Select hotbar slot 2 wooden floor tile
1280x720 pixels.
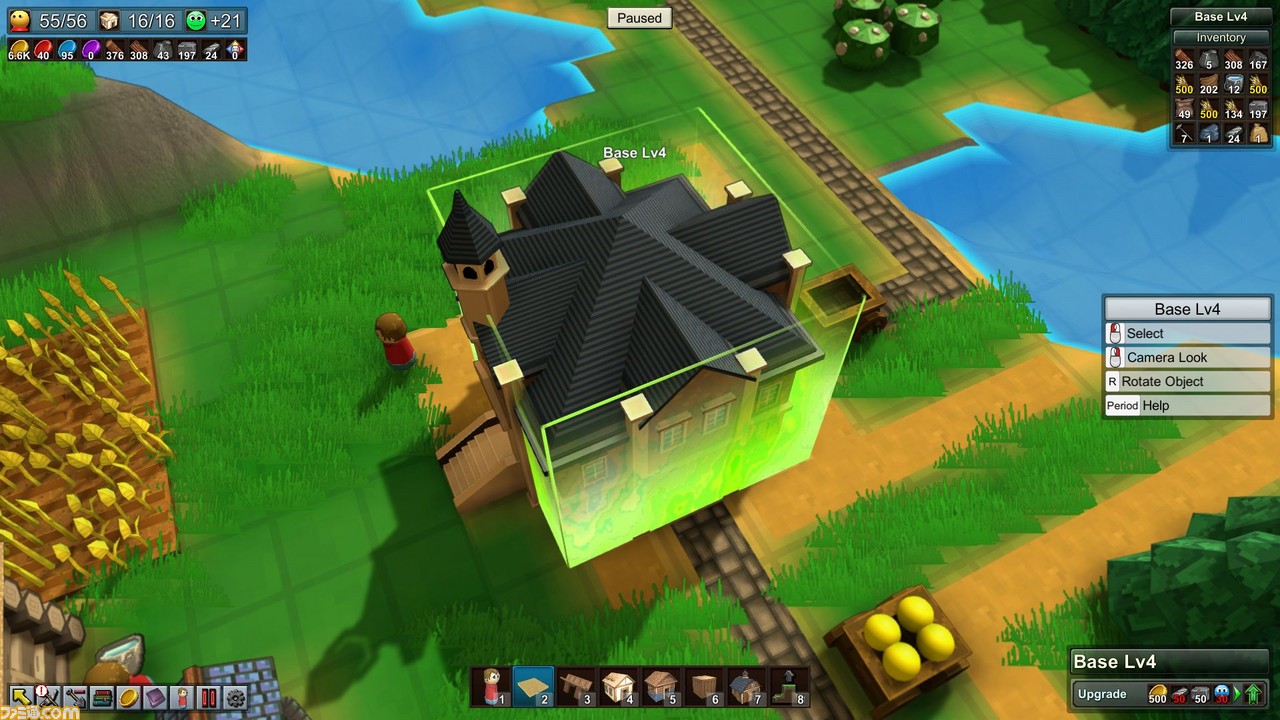534,686
